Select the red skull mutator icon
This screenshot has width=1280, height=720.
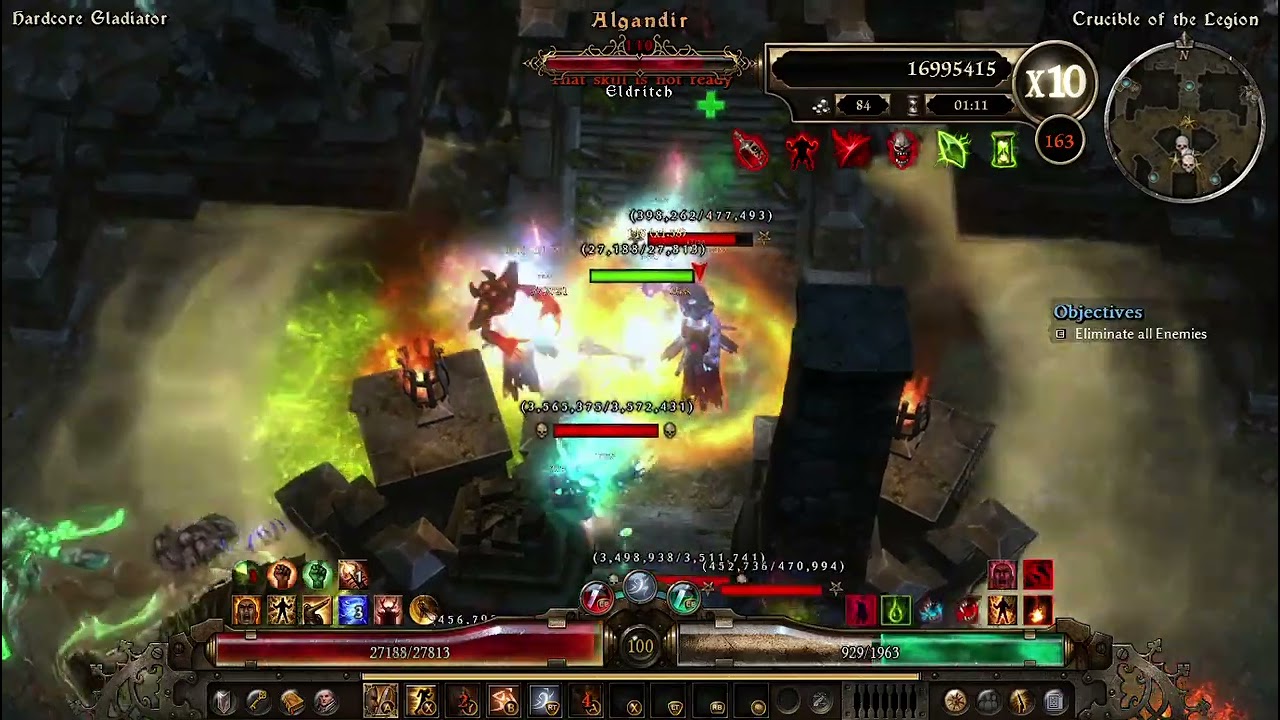(903, 150)
